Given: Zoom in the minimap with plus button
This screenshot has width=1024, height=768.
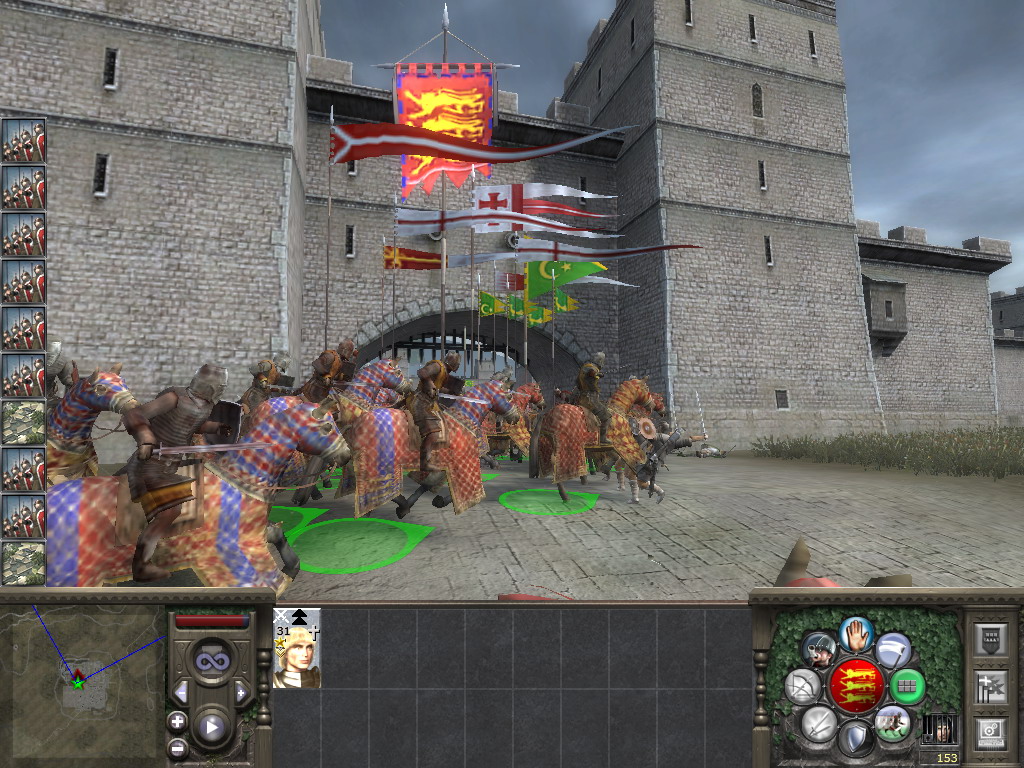Looking at the screenshot, I should coord(177,721).
